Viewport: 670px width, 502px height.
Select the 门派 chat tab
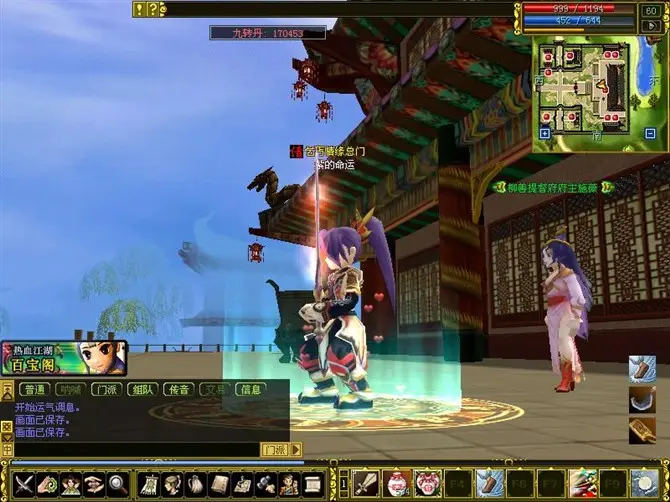tap(105, 390)
